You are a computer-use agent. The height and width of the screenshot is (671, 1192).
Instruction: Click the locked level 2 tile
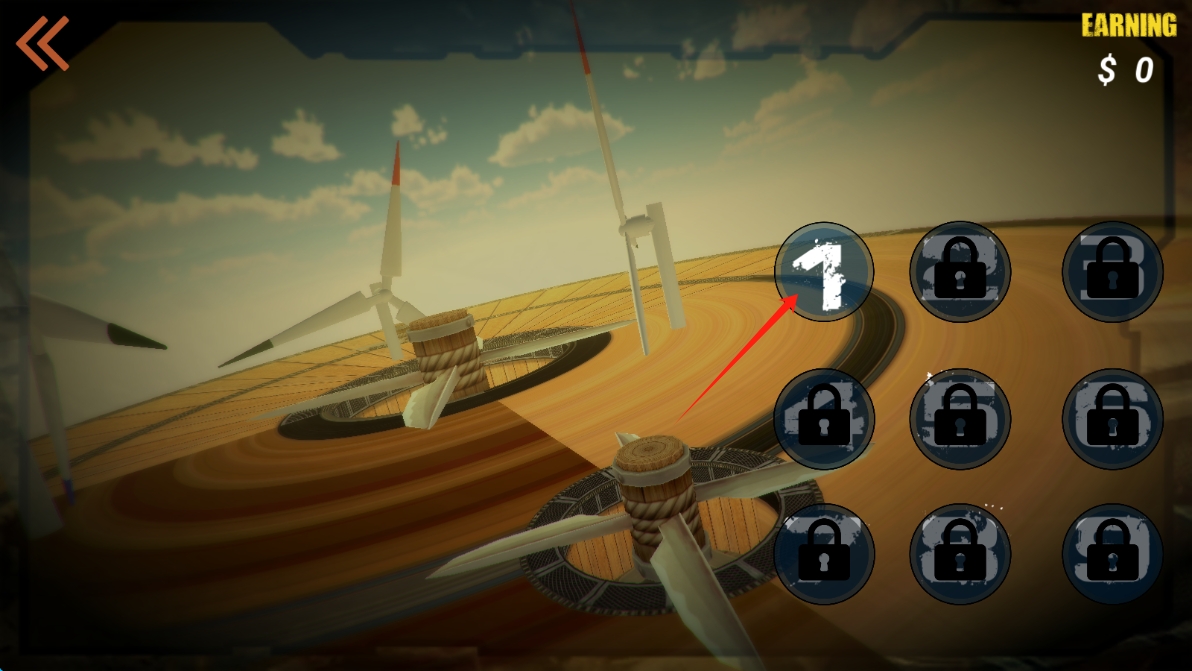(960, 271)
